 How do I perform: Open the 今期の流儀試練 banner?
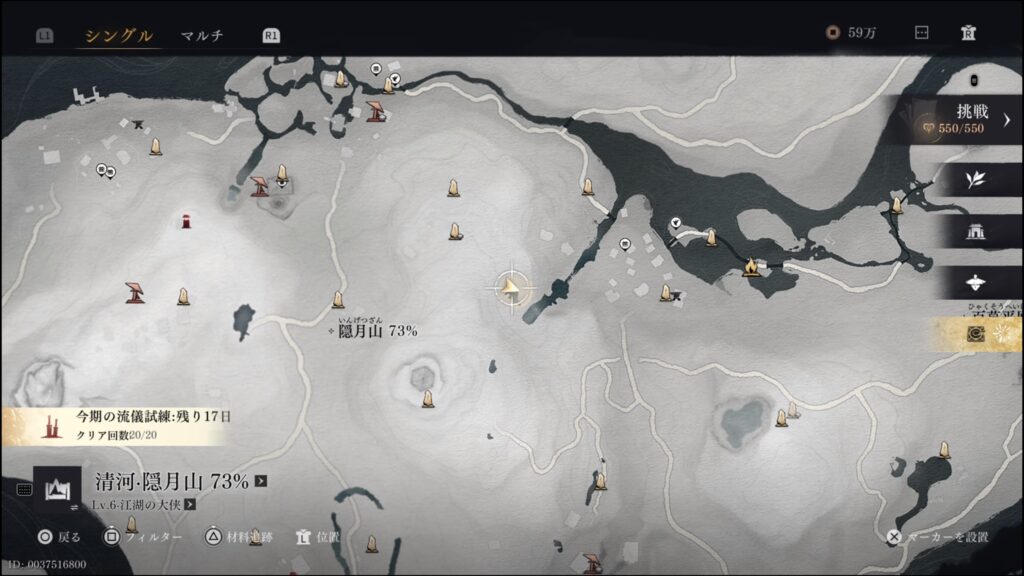click(x=120, y=424)
